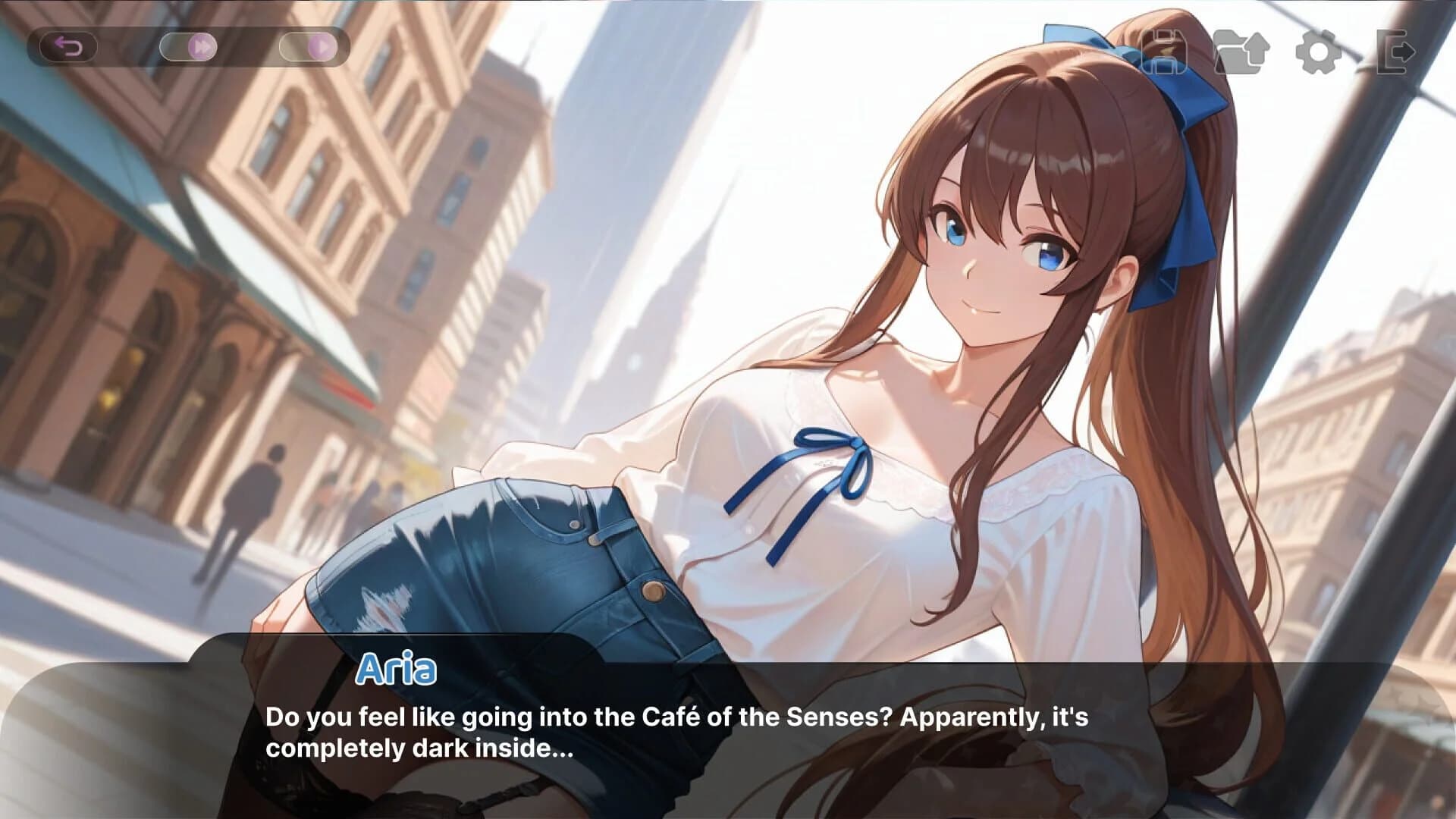Click the fast-forward icon on the skip control
Viewport: 1456px width, 819px height.
pos(201,47)
